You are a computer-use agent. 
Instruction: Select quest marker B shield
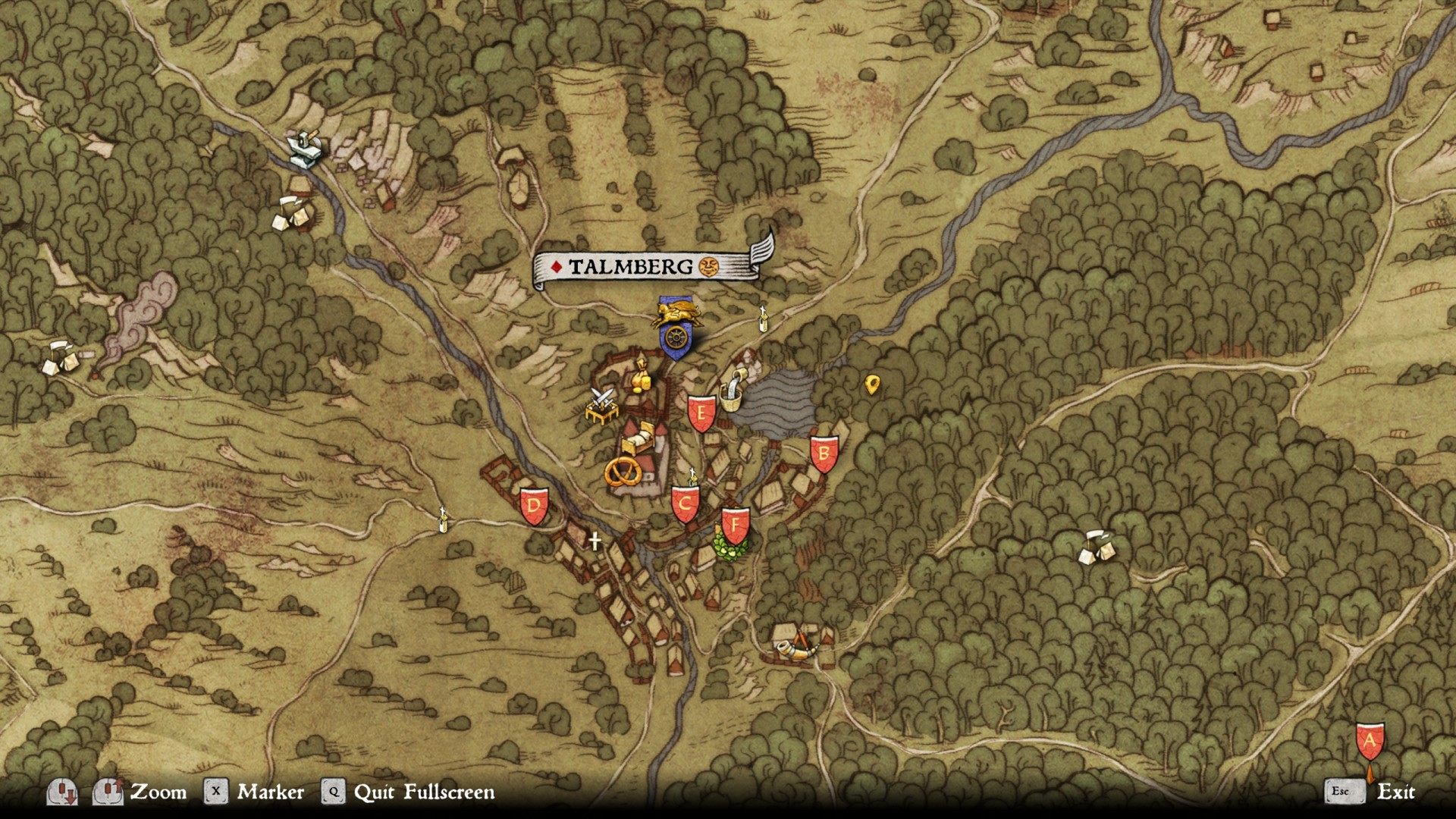coord(824,454)
